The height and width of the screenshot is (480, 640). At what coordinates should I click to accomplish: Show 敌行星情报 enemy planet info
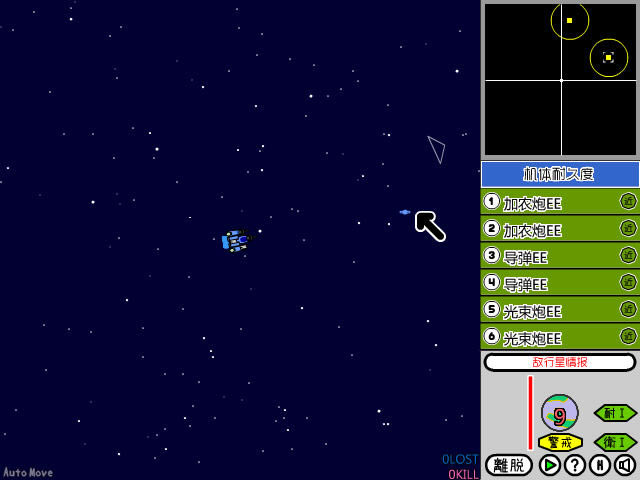click(560, 362)
